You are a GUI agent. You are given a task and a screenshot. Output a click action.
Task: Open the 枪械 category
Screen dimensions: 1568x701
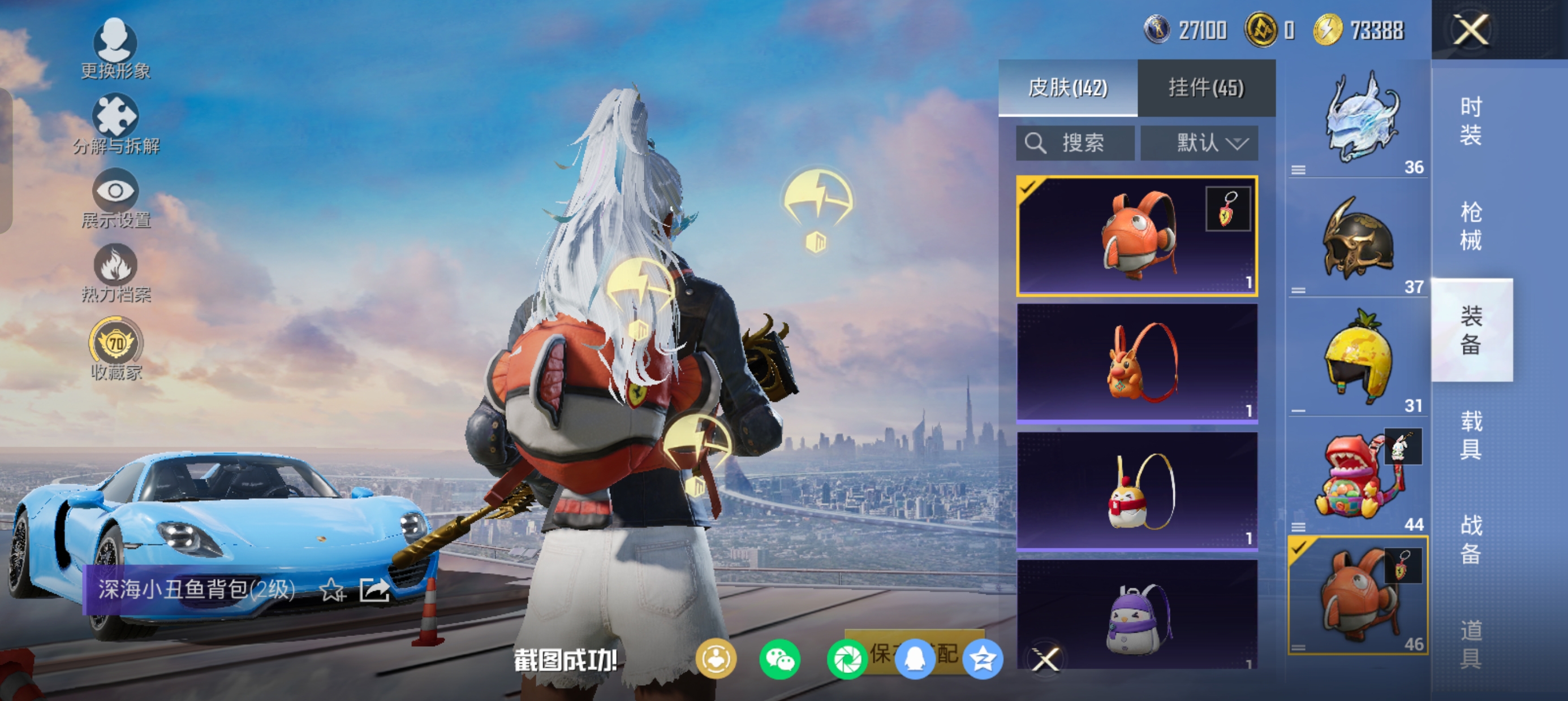pyautogui.click(x=1471, y=226)
